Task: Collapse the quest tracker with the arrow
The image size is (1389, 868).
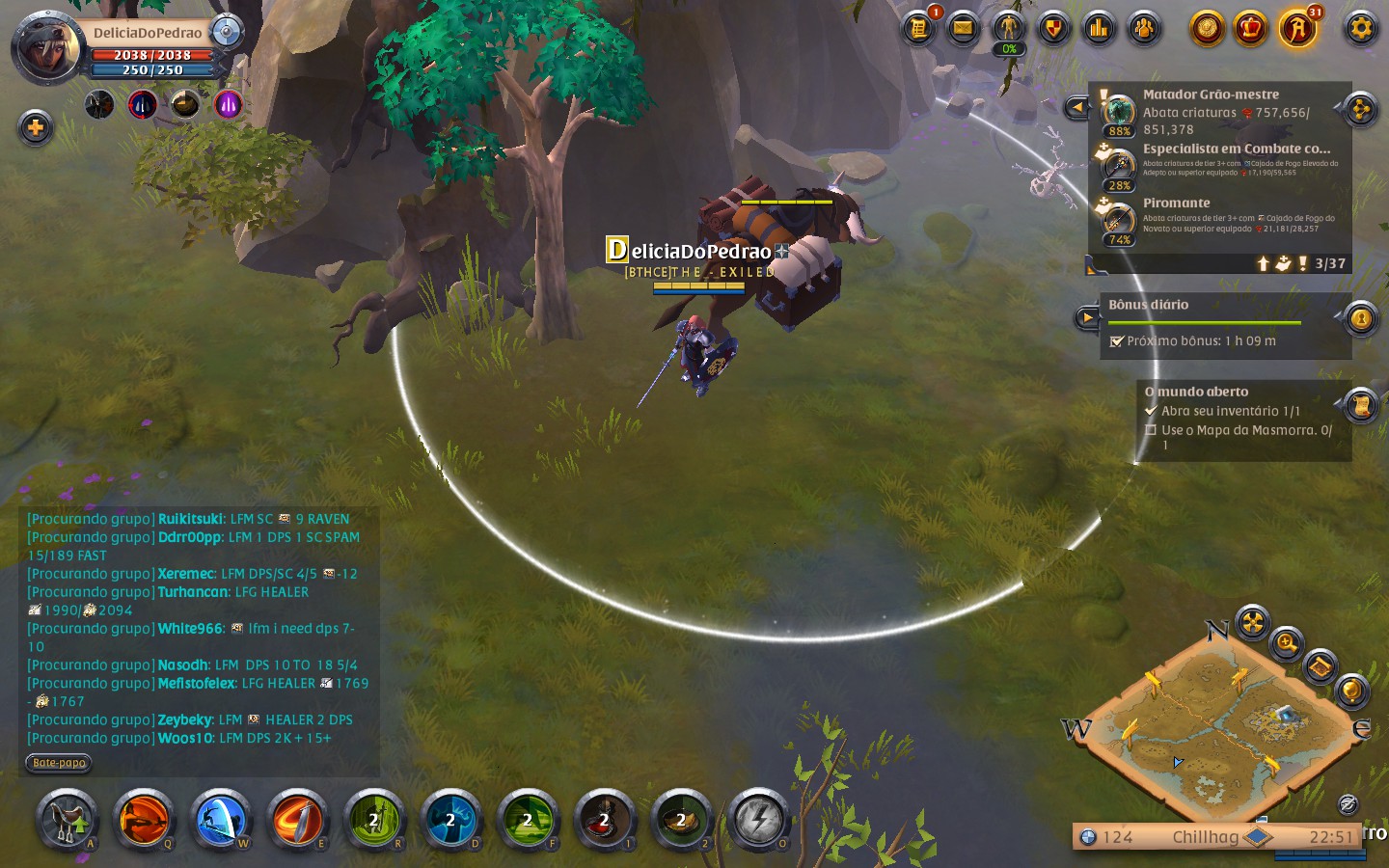Action: pos(1076,107)
